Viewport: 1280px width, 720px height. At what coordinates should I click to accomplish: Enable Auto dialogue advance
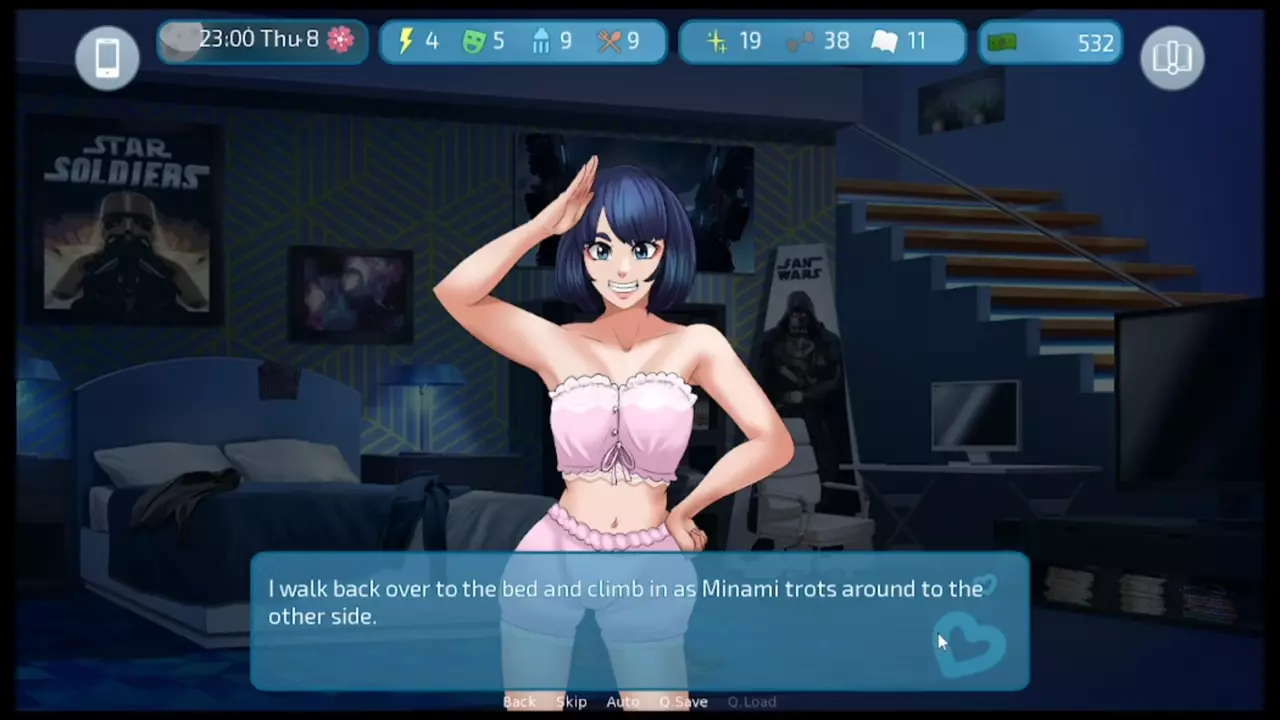[622, 702]
